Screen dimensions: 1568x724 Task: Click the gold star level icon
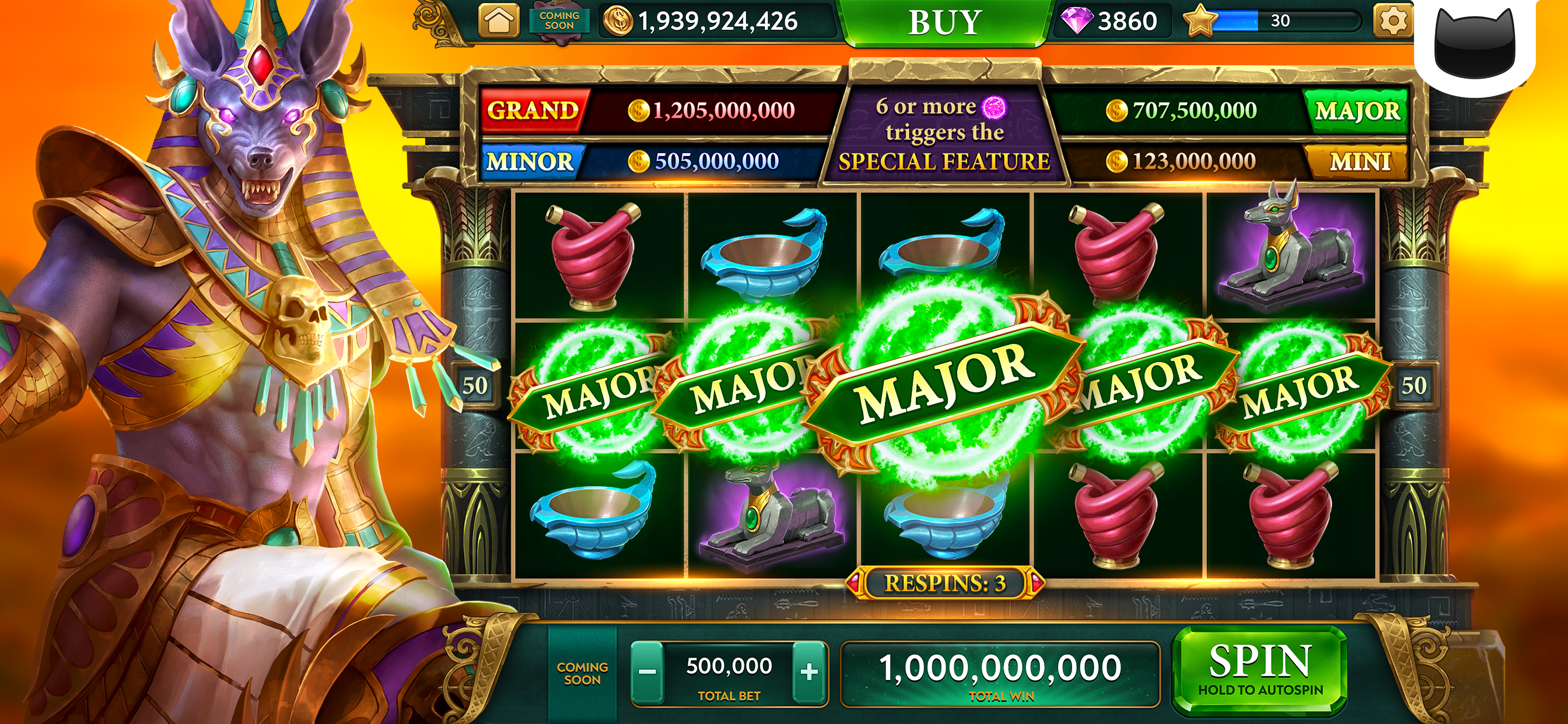tap(1199, 22)
